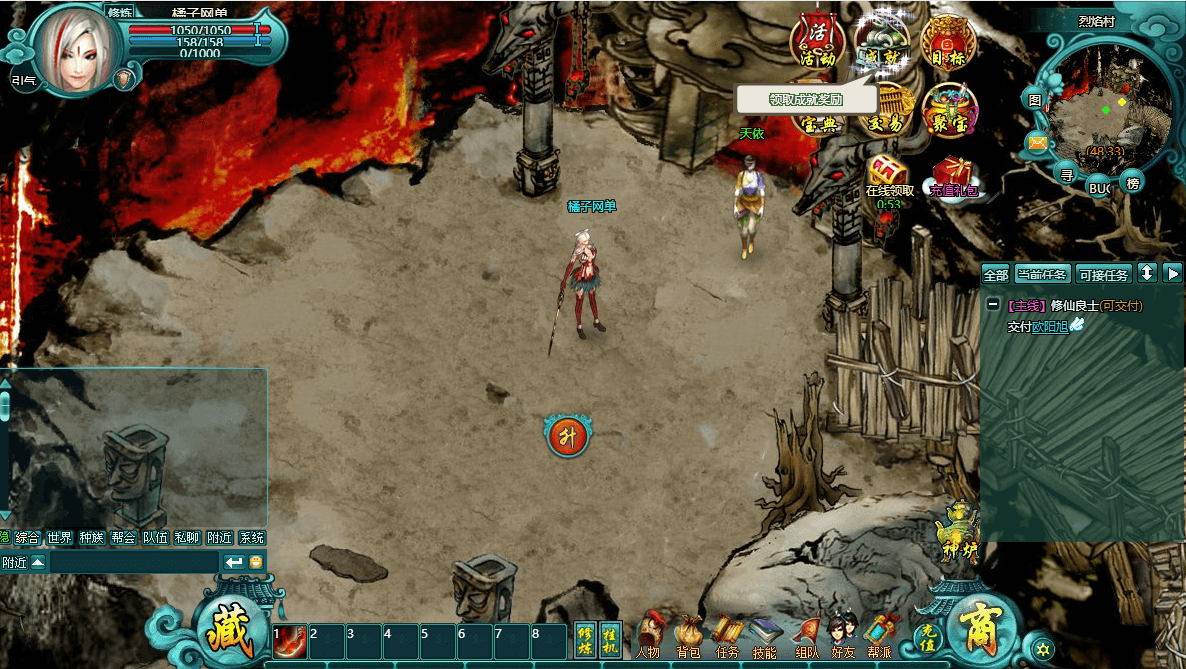Open the 好友 friends list
The height and width of the screenshot is (669, 1186).
click(842, 634)
